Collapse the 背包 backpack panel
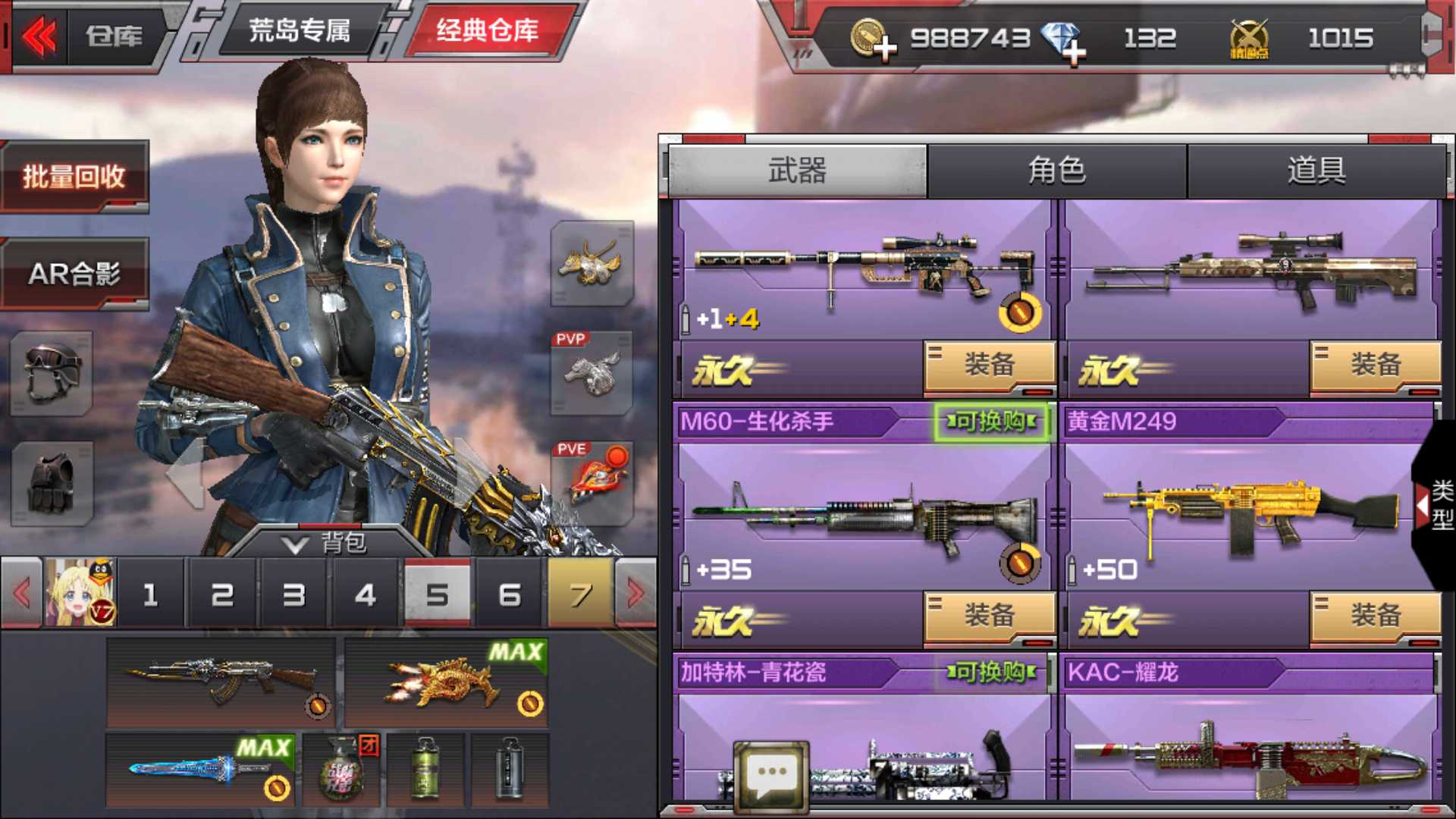The image size is (1456, 819). pos(334,542)
